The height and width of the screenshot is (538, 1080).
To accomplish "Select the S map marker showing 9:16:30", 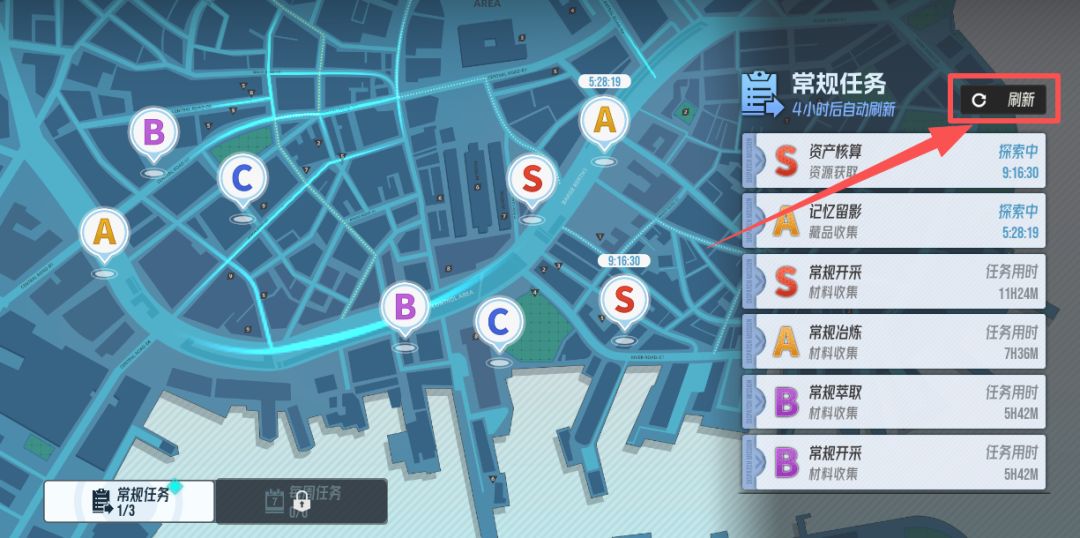I will point(623,299).
